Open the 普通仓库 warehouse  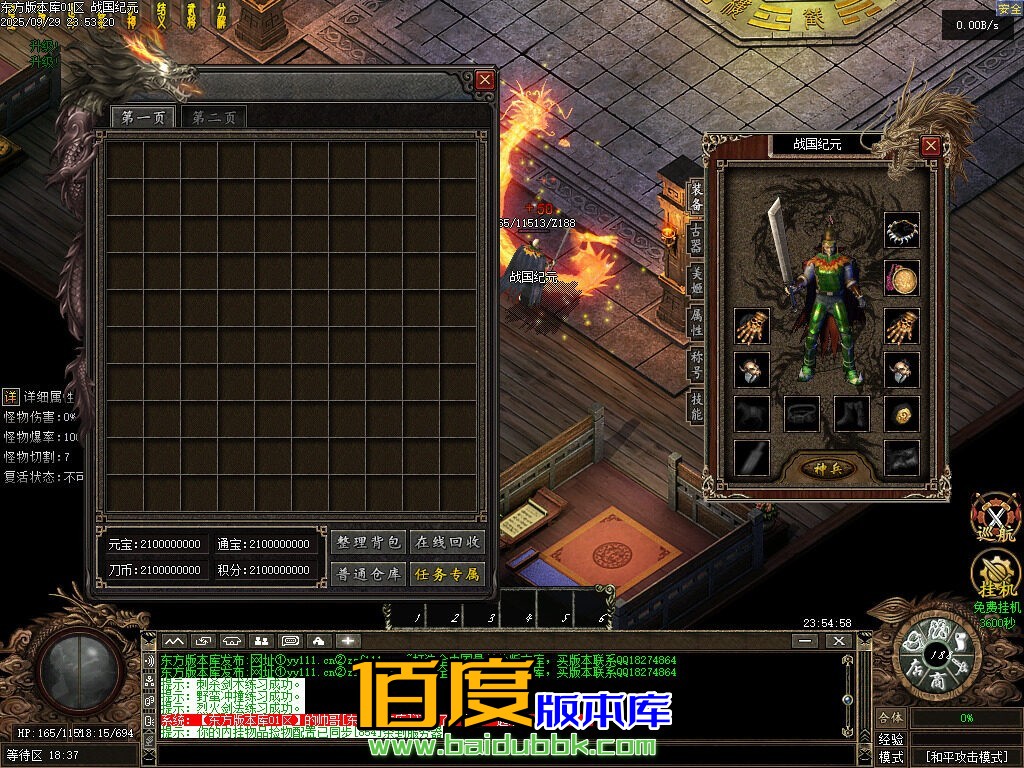tap(368, 574)
